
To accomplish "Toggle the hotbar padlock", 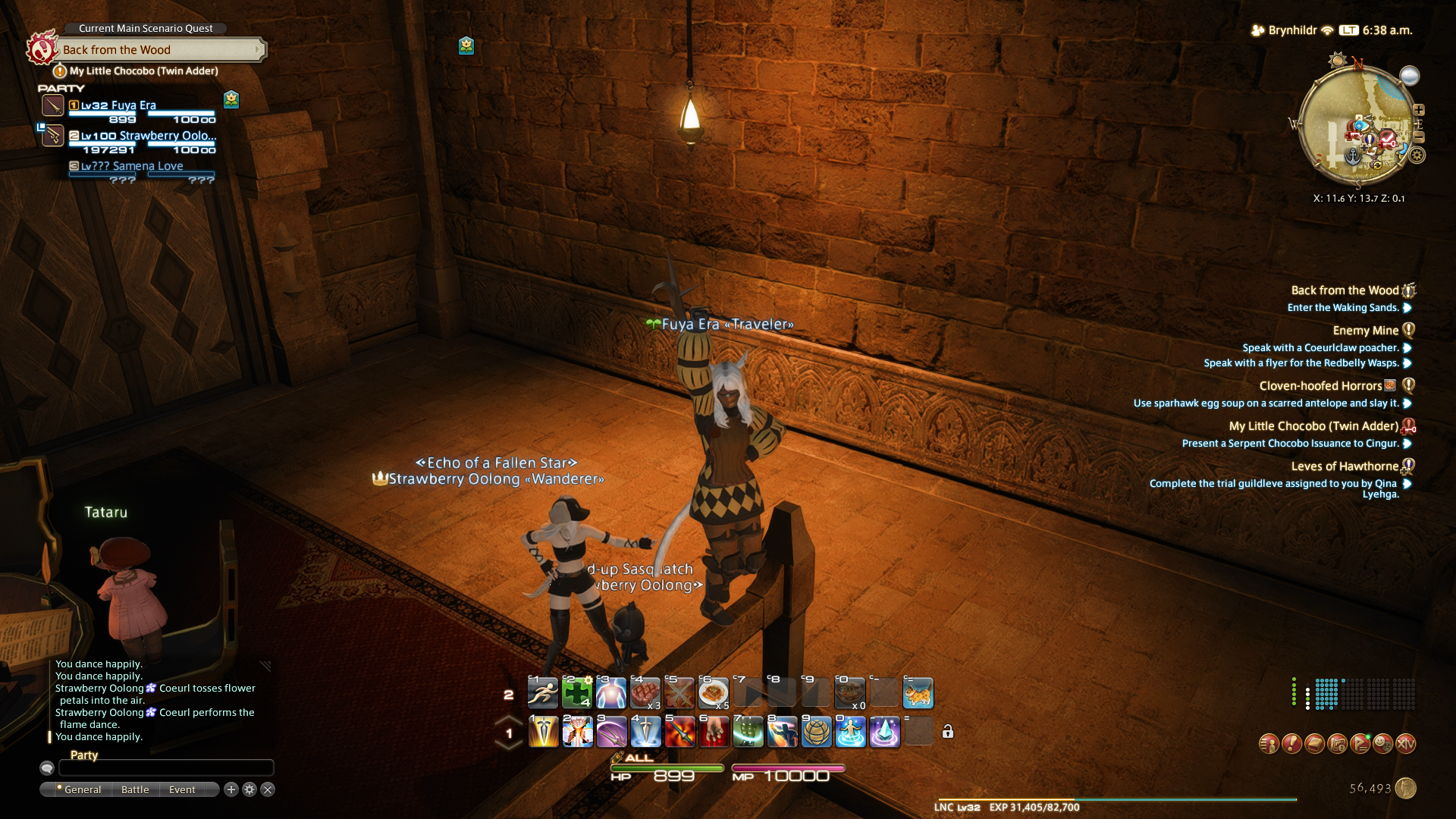I will tap(948, 732).
